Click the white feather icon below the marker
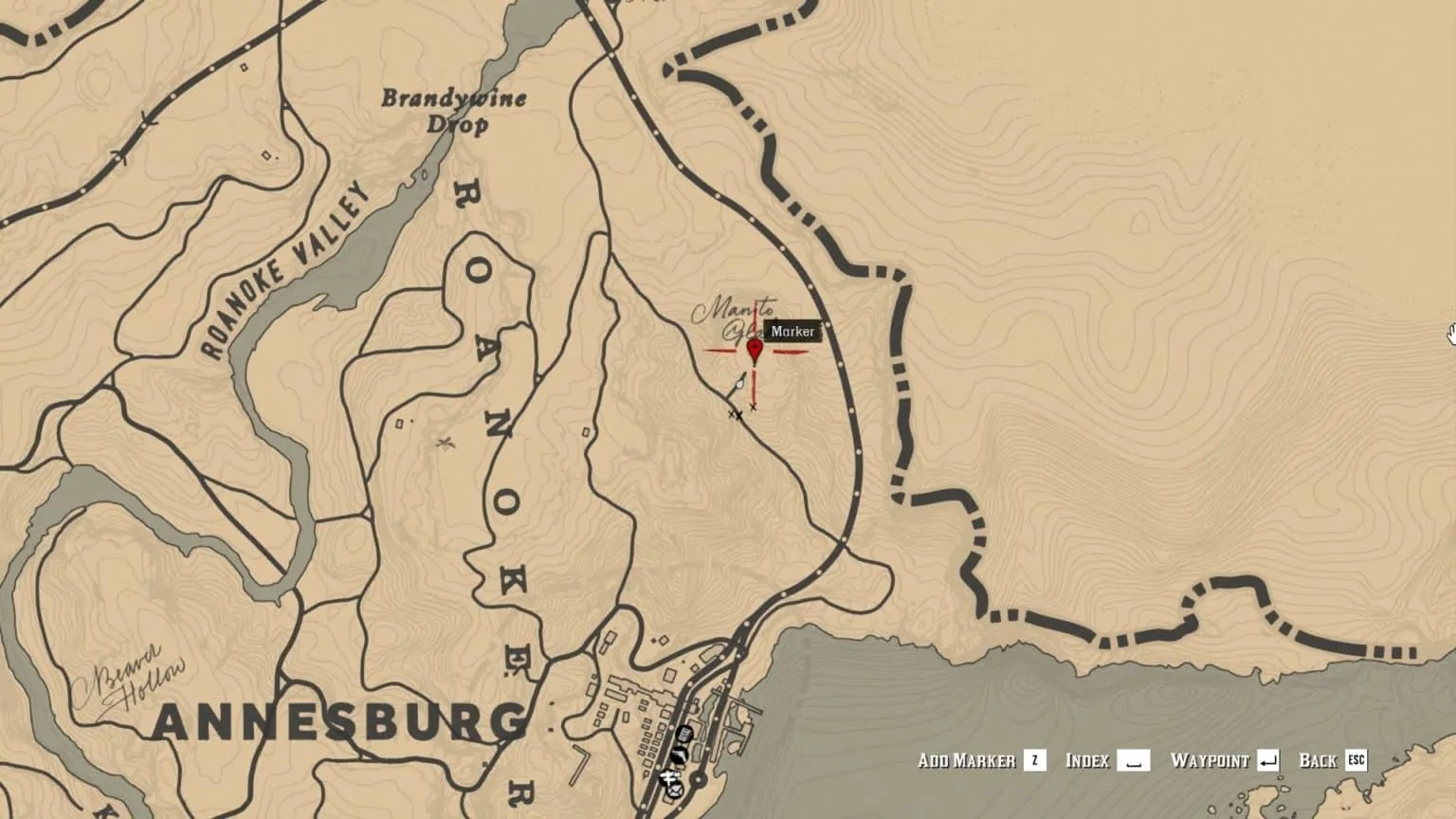 (x=738, y=384)
